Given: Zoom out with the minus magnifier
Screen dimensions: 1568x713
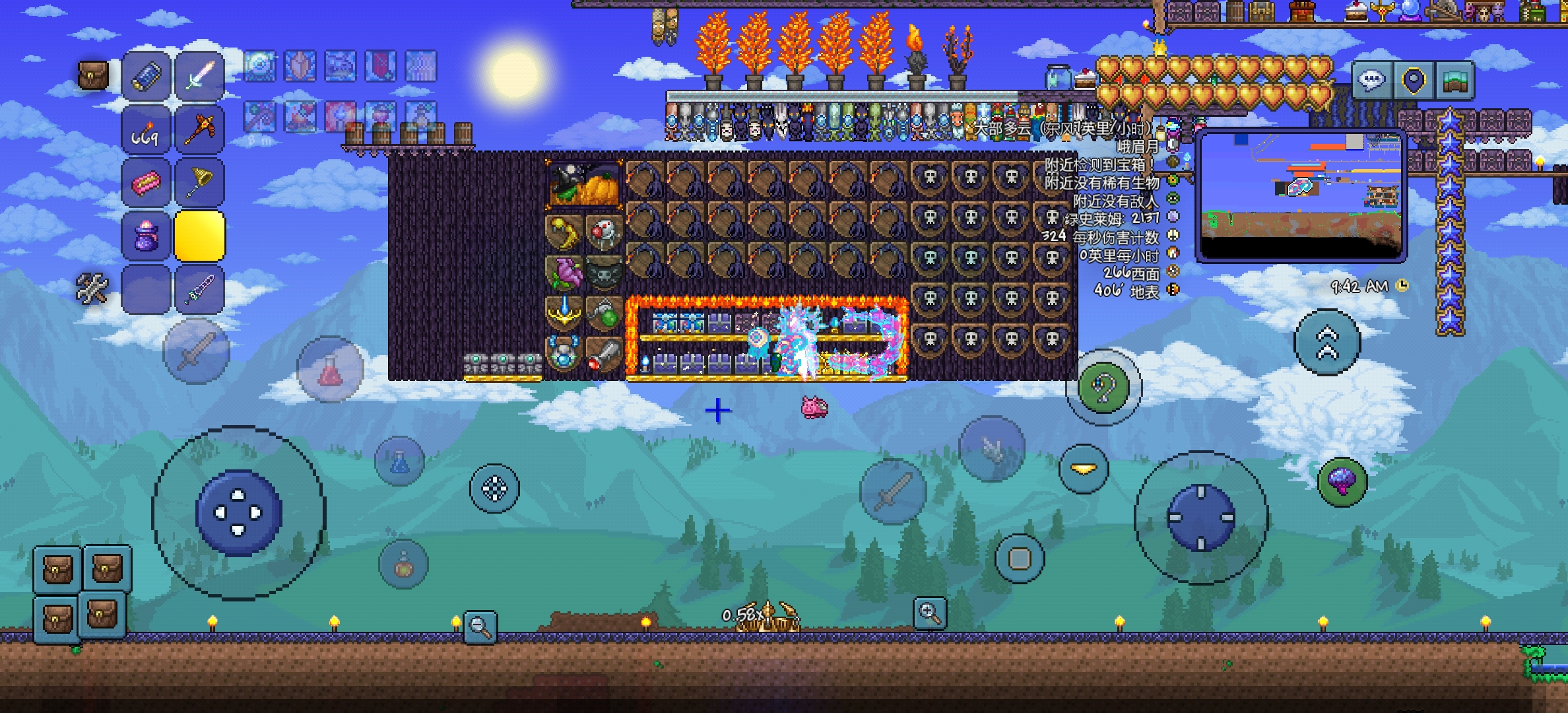Looking at the screenshot, I should 480,627.
